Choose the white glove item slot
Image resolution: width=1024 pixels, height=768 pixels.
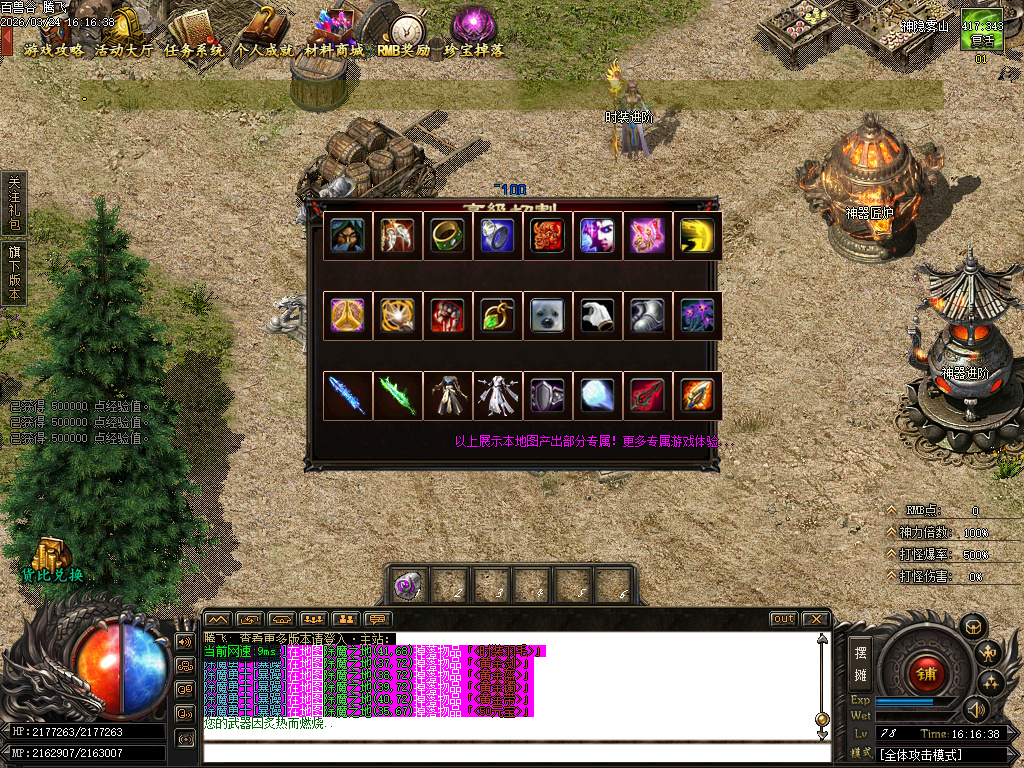(598, 316)
